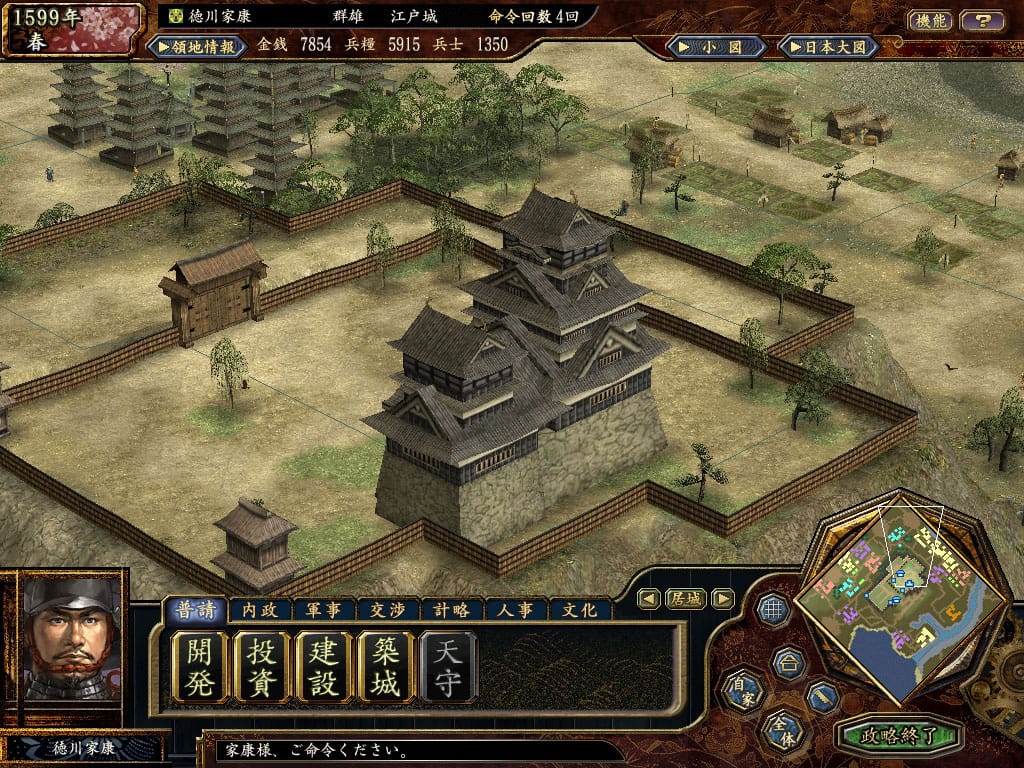Viewport: 1024px width, 768px height.
Task: Open the 交渉 negotiation tab
Action: (x=387, y=610)
